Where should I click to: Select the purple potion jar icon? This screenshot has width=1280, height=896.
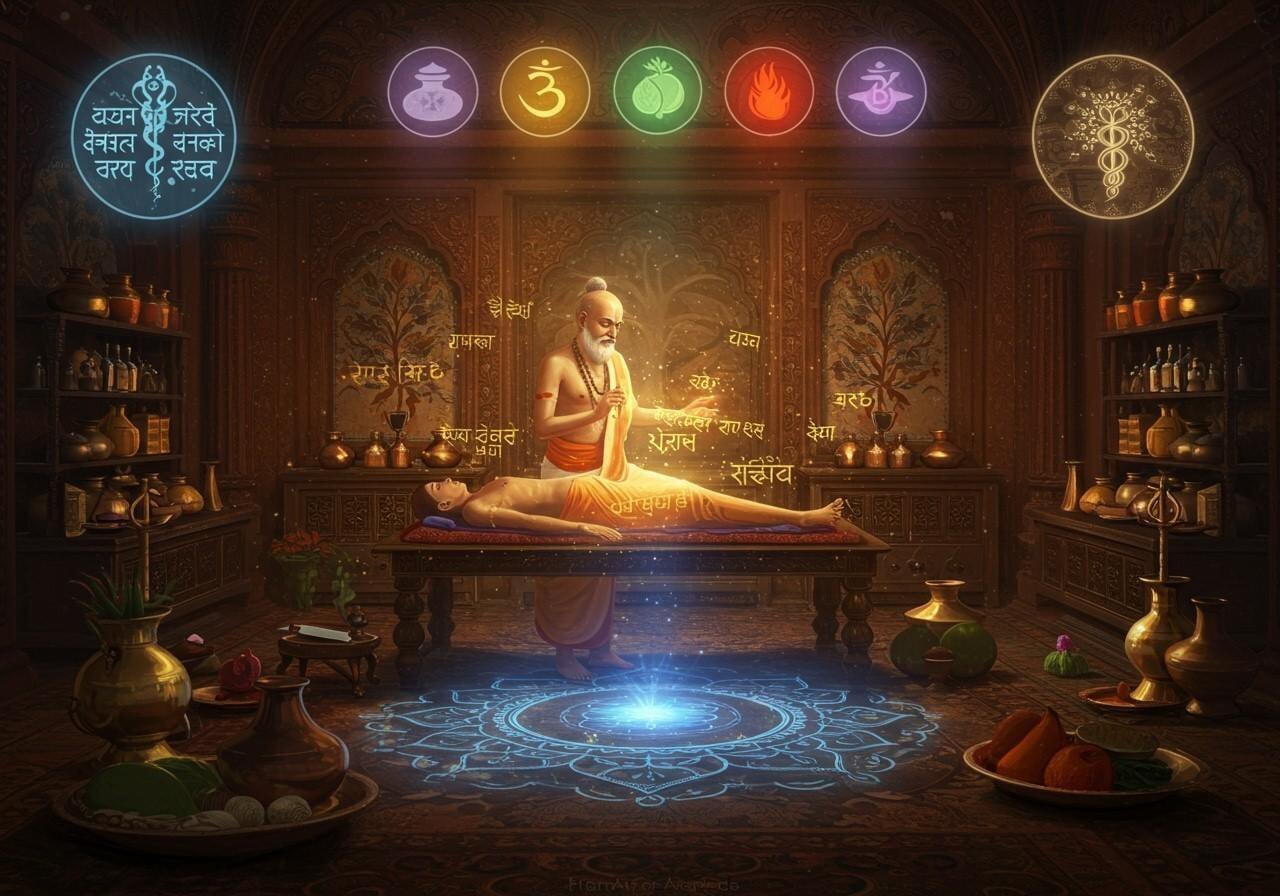pyautogui.click(x=433, y=92)
